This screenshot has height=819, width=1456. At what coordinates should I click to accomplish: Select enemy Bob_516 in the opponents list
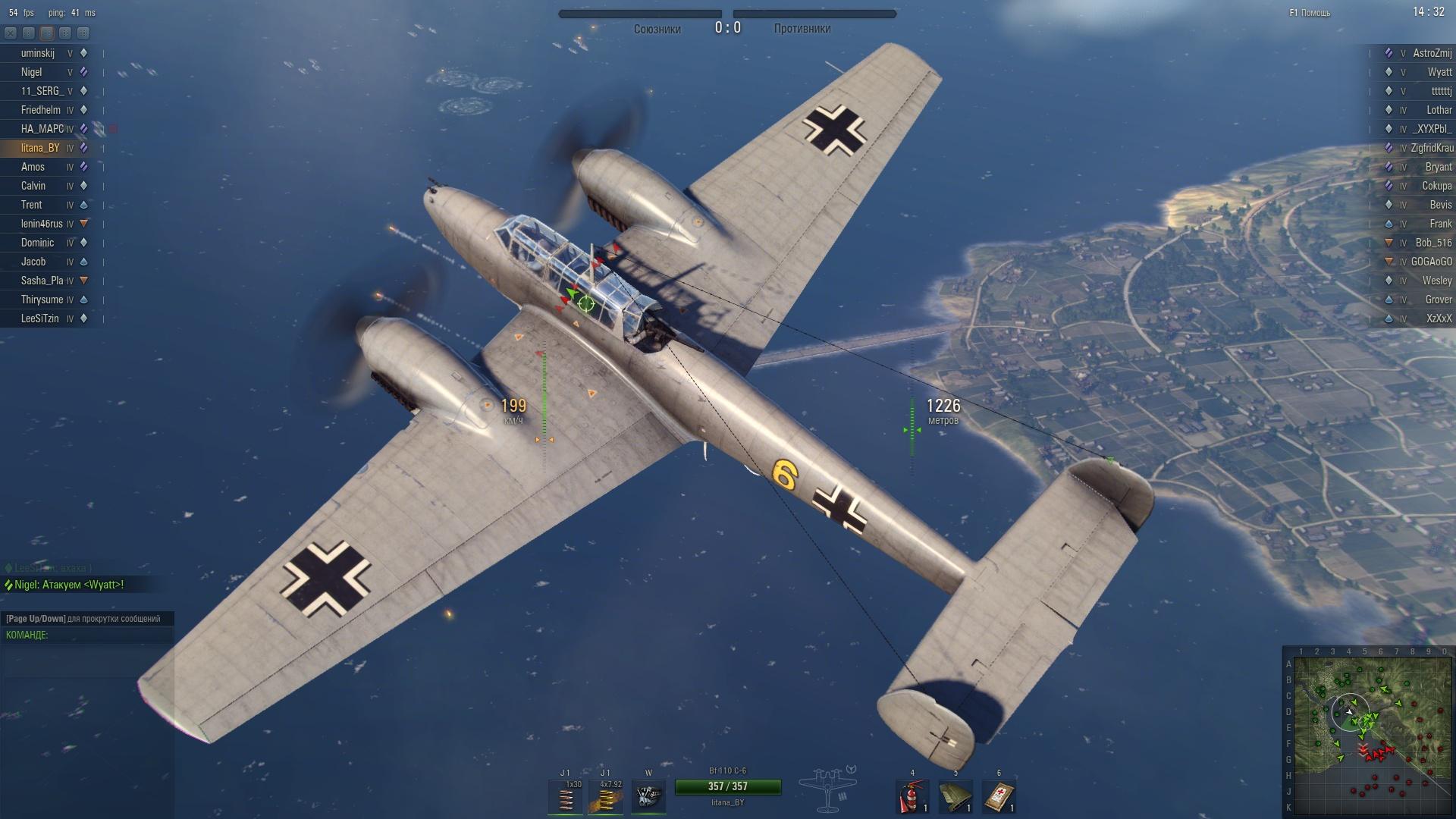1433,243
